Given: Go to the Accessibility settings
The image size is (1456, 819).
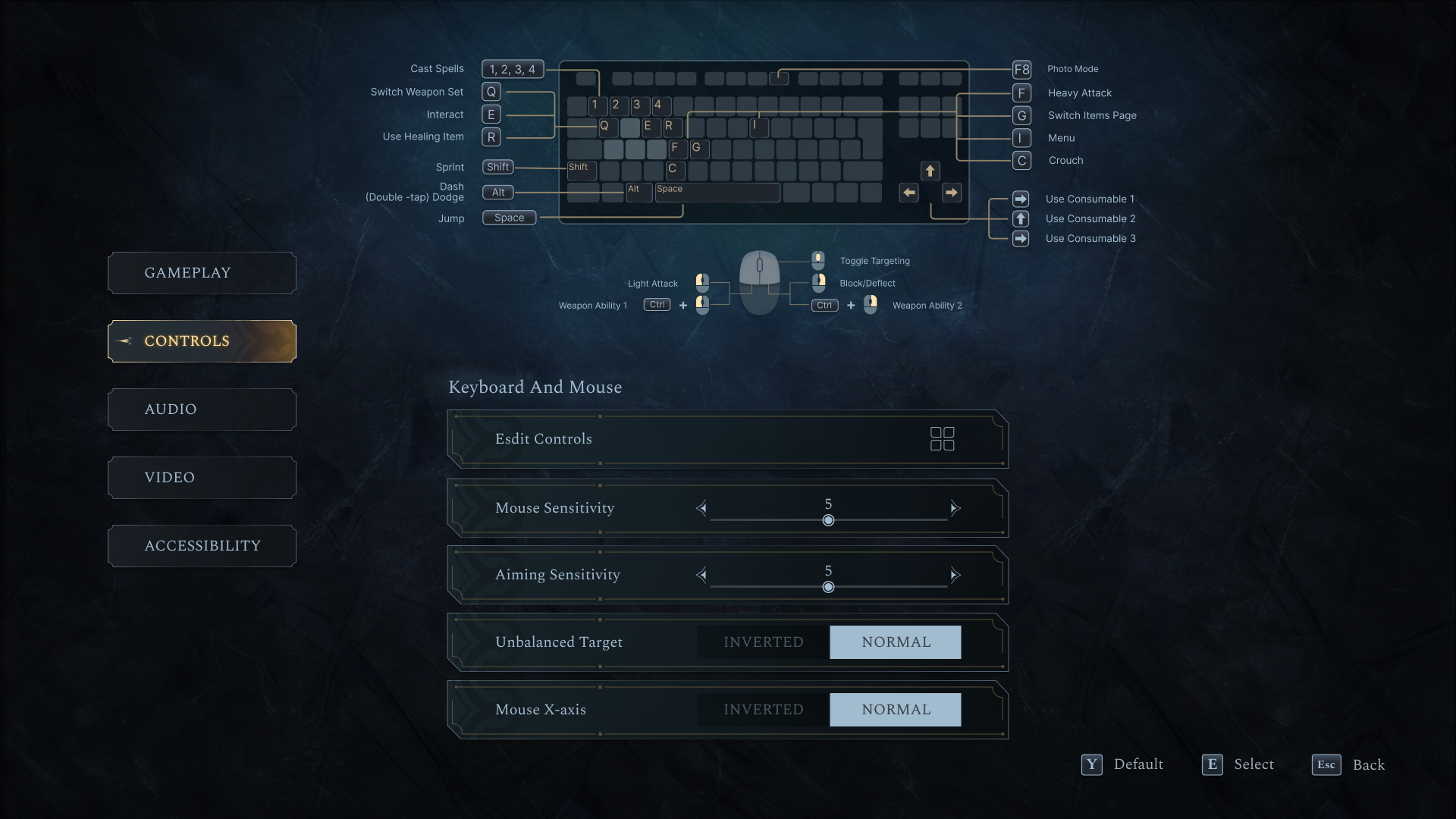Looking at the screenshot, I should 202,546.
